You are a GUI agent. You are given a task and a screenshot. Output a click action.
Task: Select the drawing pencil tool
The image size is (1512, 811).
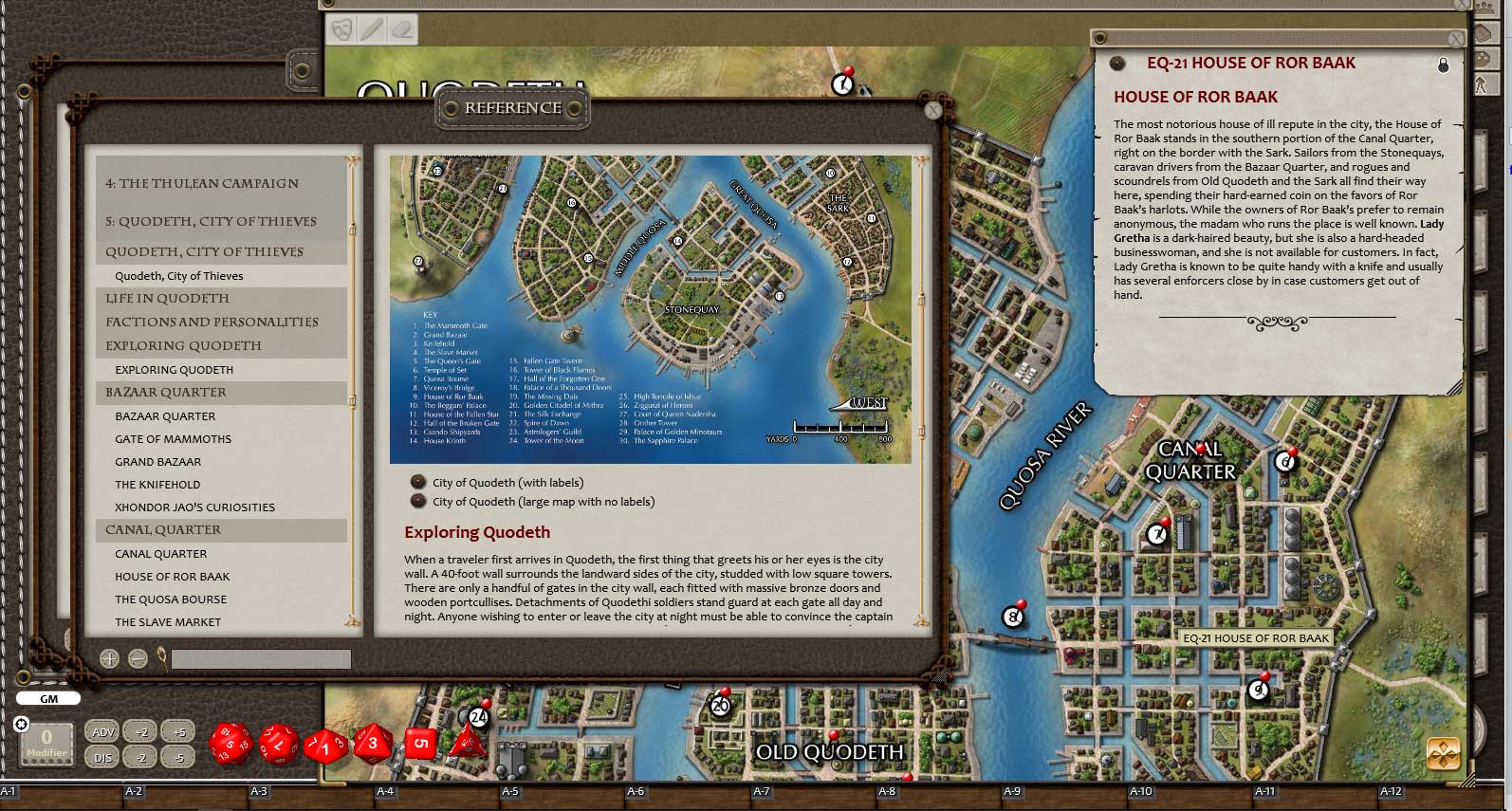pos(373,29)
